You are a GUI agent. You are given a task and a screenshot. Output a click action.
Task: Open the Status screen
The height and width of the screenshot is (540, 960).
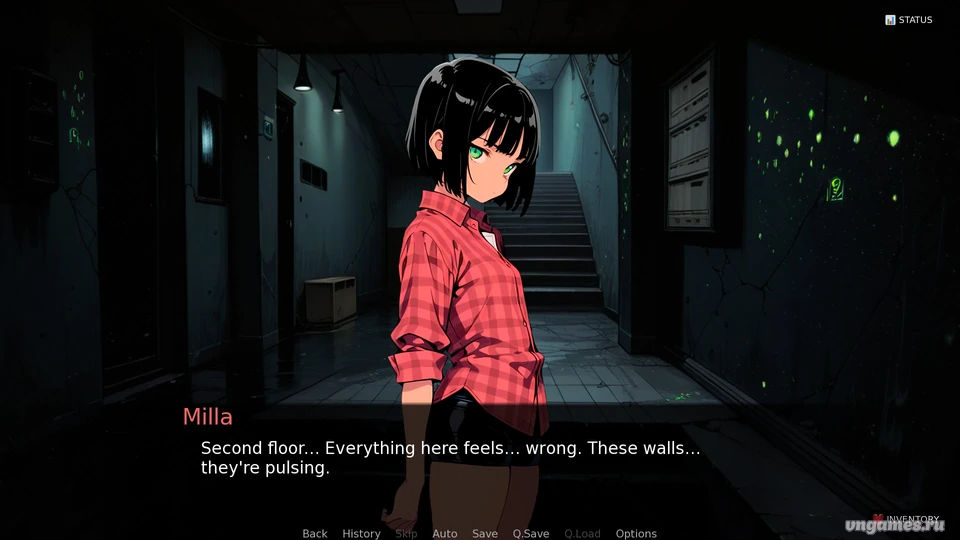(x=908, y=20)
